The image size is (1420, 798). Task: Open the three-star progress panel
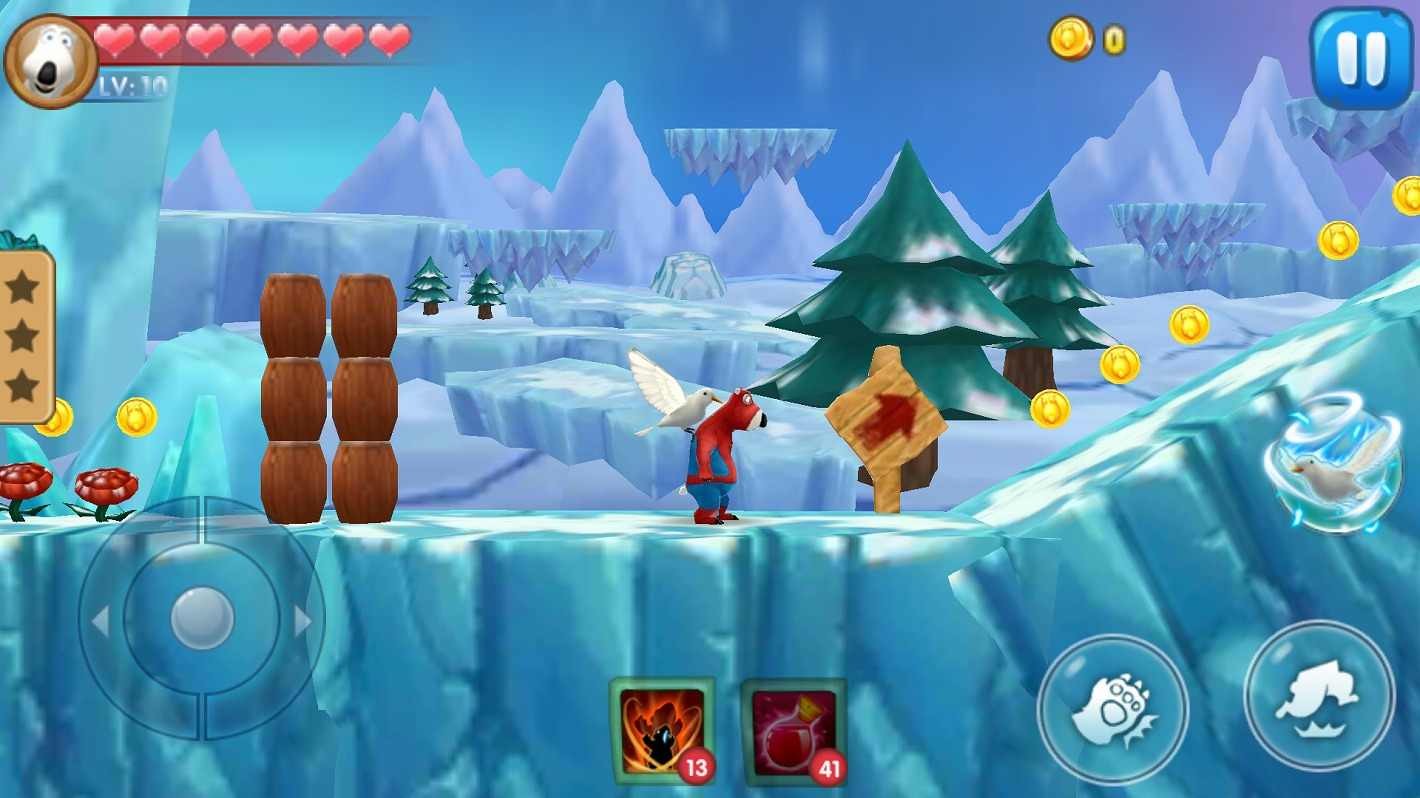point(24,336)
